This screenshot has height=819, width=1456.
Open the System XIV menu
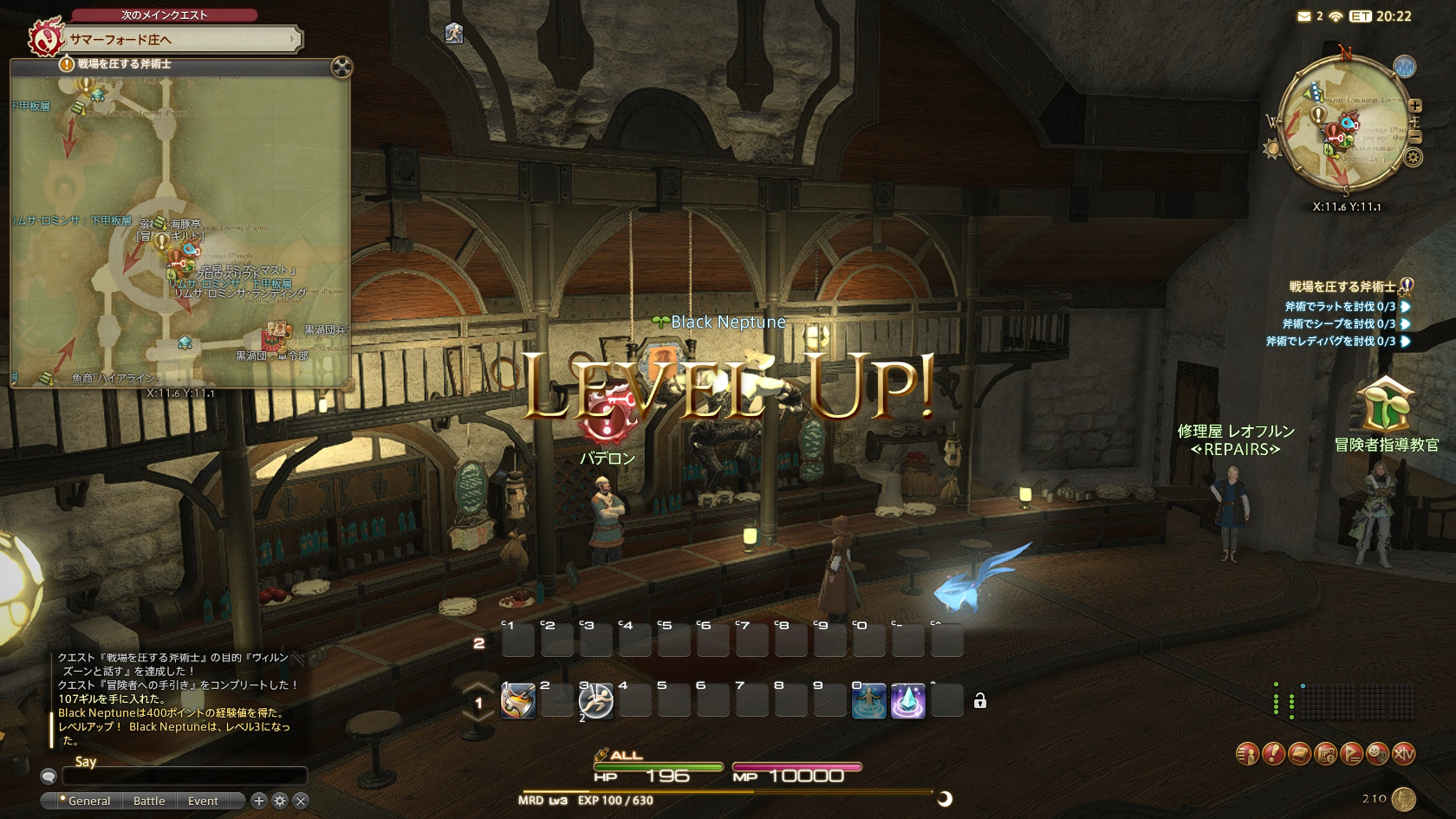click(x=1403, y=754)
